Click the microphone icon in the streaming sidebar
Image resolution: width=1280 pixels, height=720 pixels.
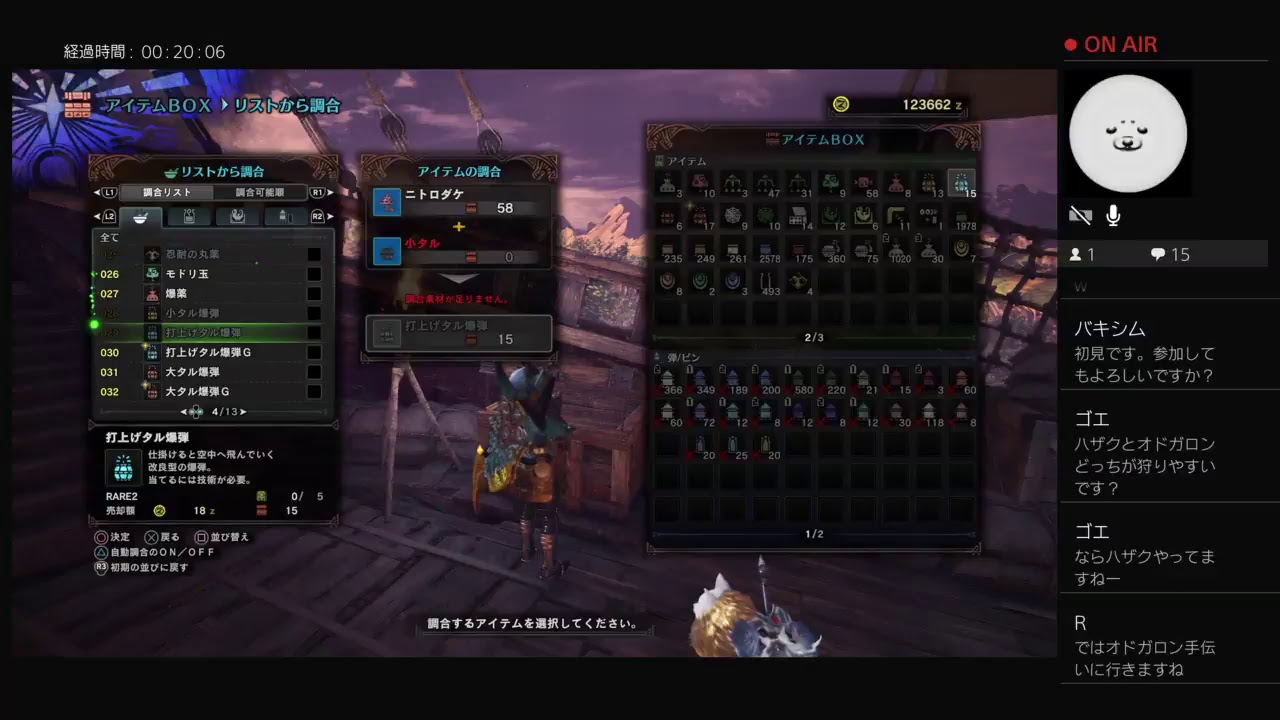[x=1112, y=214]
